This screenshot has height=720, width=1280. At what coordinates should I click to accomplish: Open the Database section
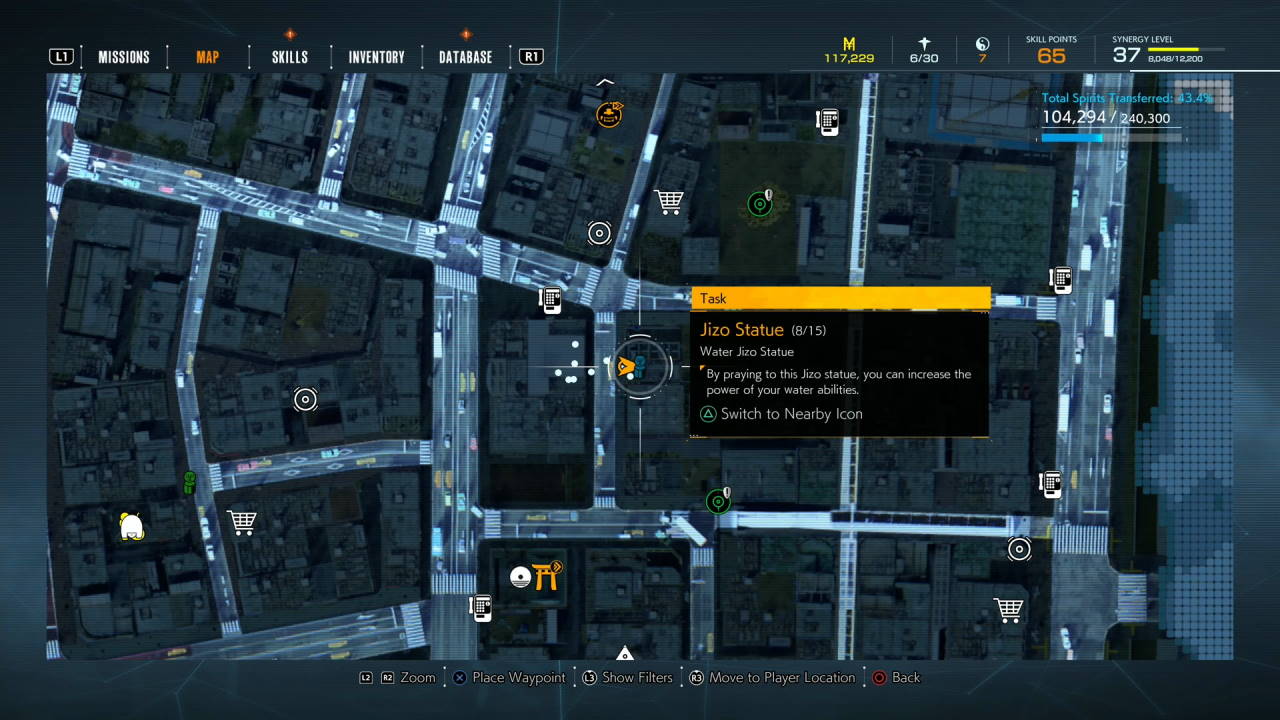(464, 57)
